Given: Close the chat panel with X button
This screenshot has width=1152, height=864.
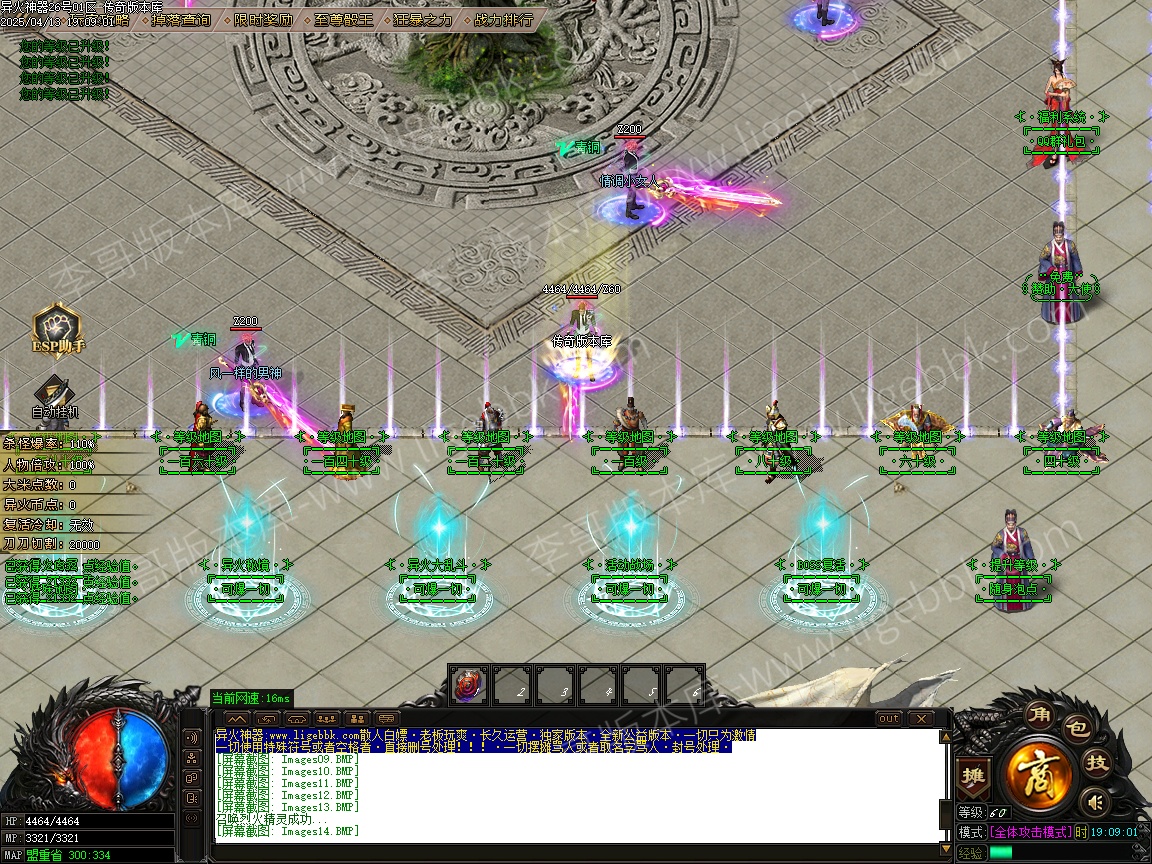Looking at the screenshot, I should [x=919, y=718].
